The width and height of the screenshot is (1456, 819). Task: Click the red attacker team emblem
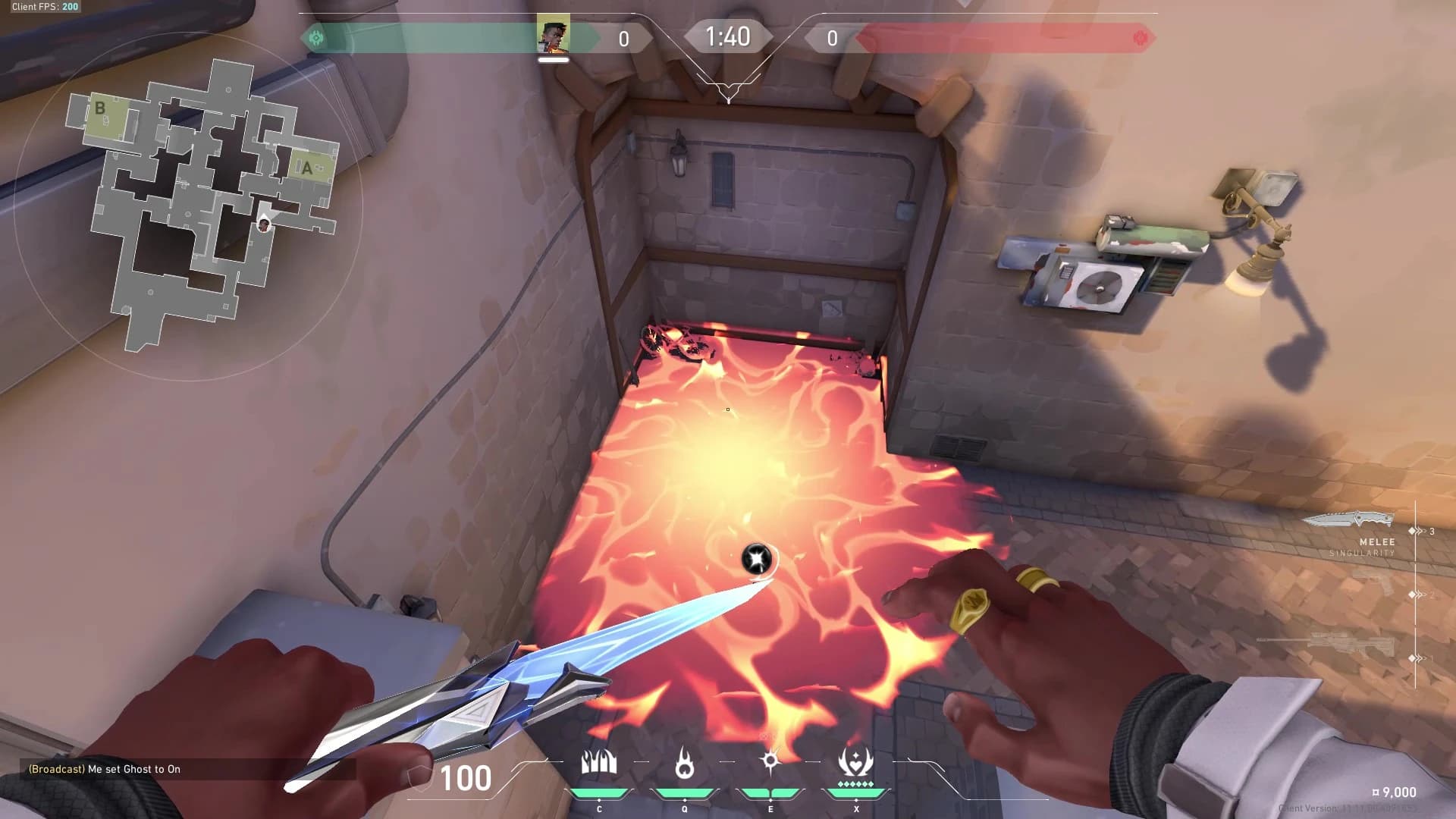[1139, 38]
